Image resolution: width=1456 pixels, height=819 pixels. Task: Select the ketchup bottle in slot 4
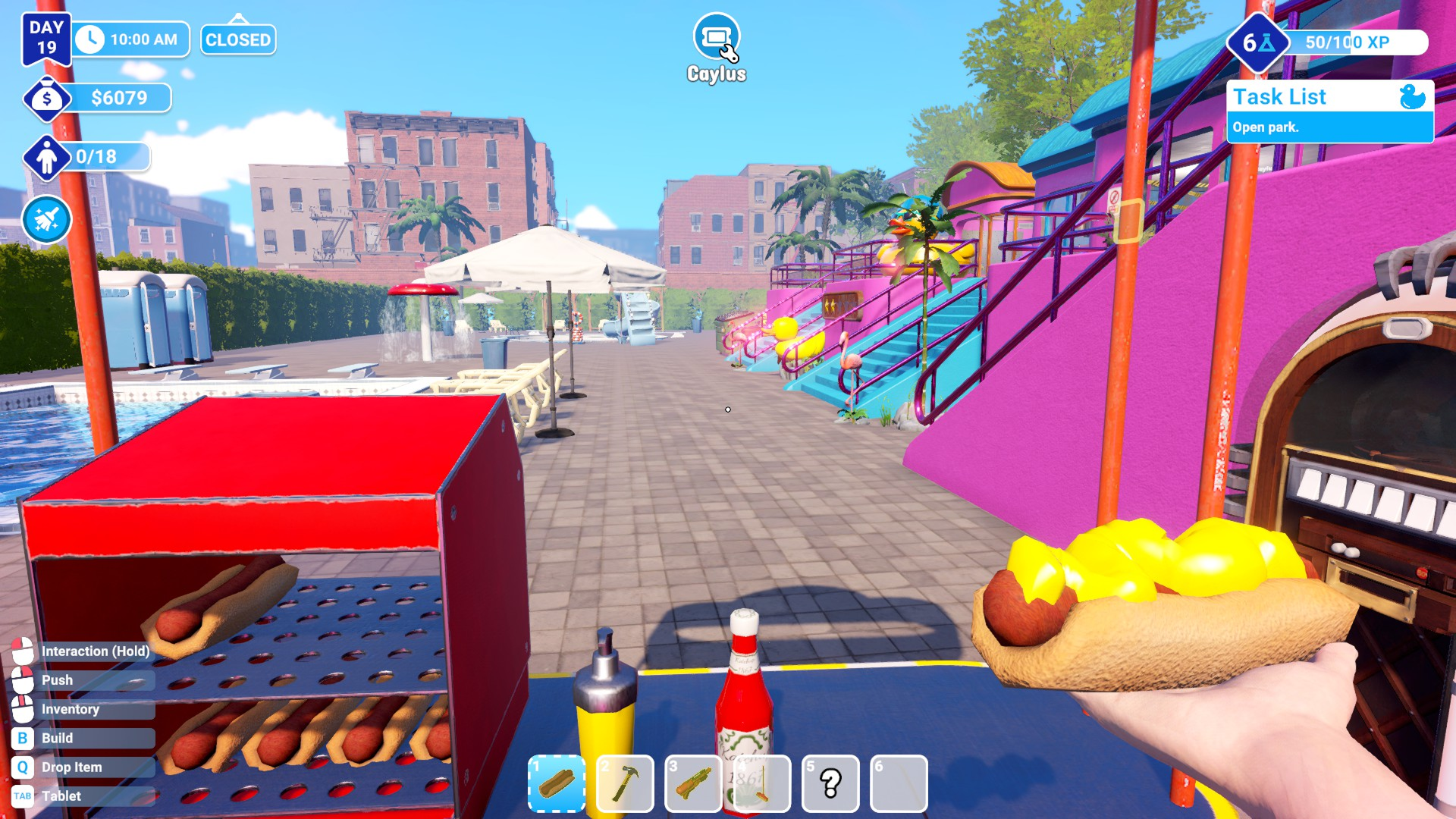point(763,784)
